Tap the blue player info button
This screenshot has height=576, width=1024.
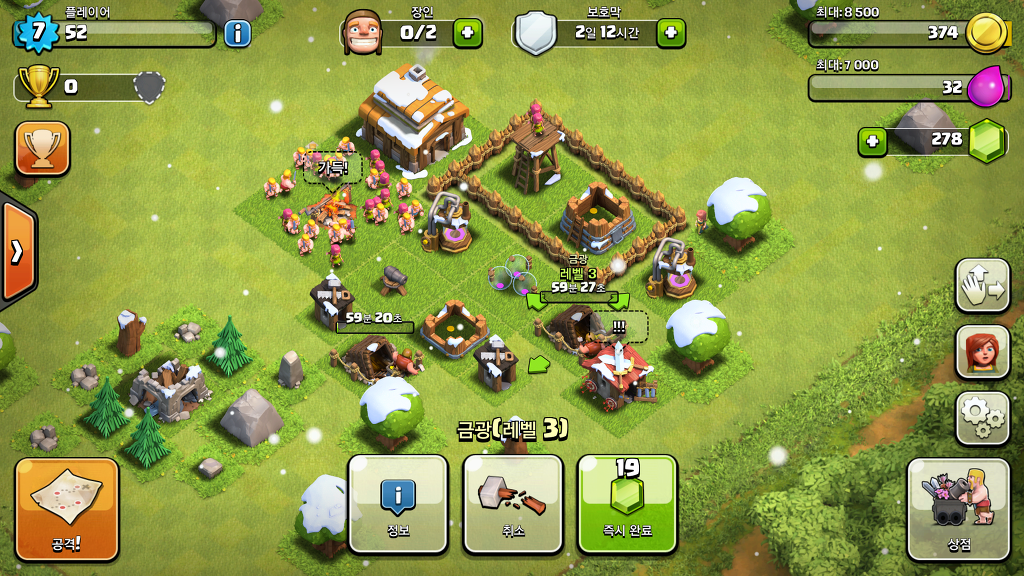(x=237, y=33)
